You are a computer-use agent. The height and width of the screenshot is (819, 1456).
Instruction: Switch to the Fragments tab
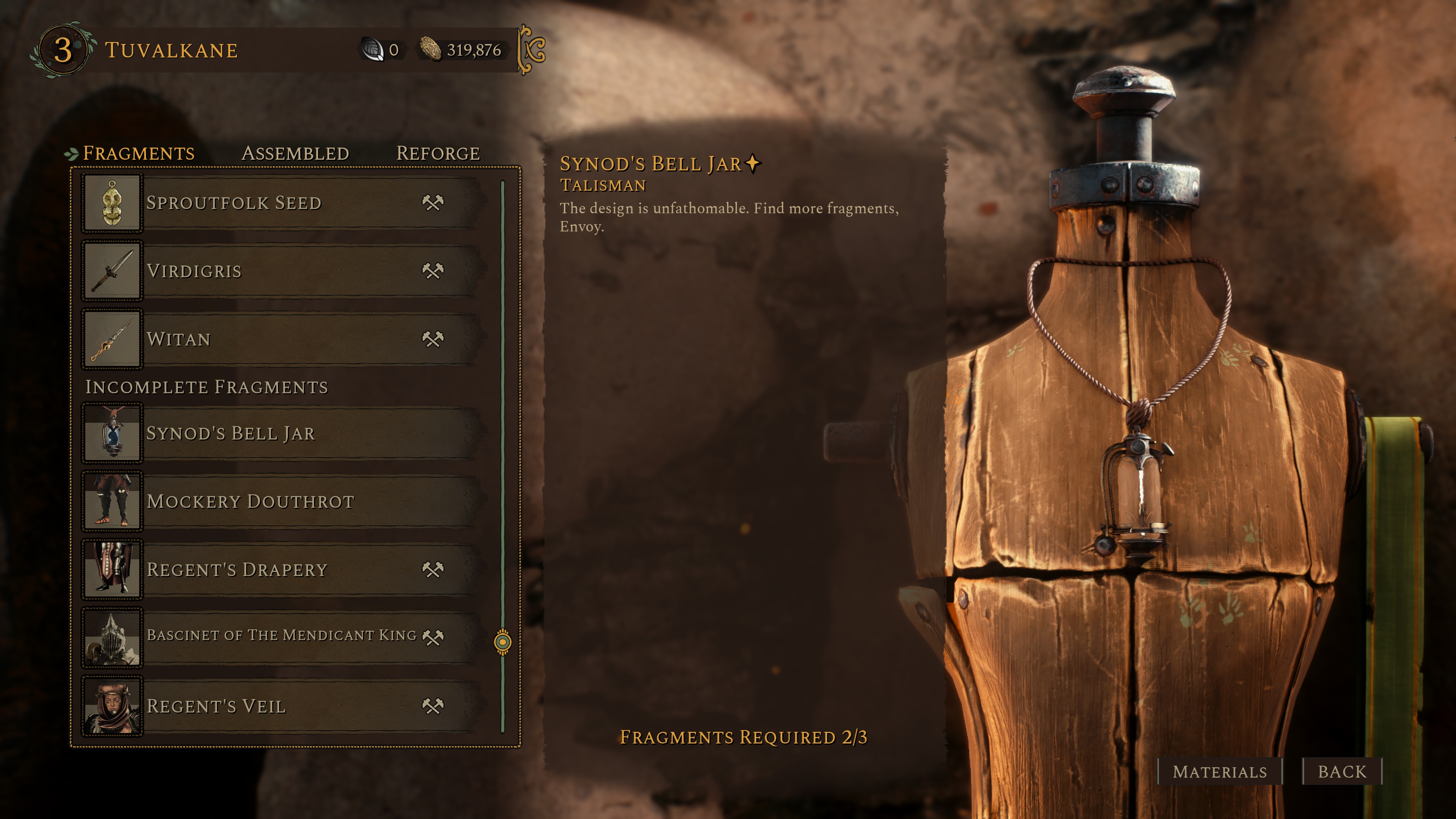click(x=138, y=153)
